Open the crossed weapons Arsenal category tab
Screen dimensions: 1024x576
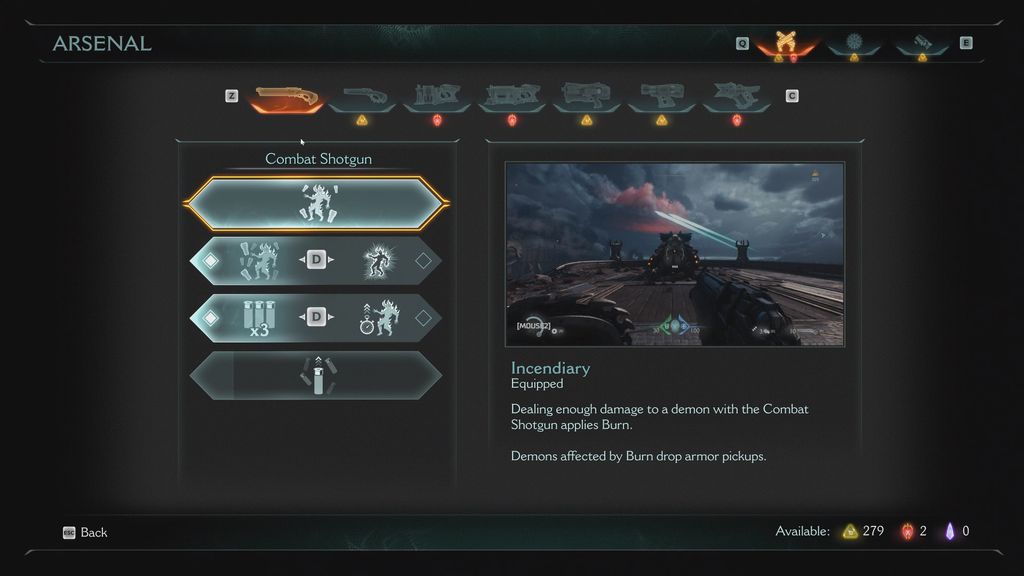[x=785, y=43]
